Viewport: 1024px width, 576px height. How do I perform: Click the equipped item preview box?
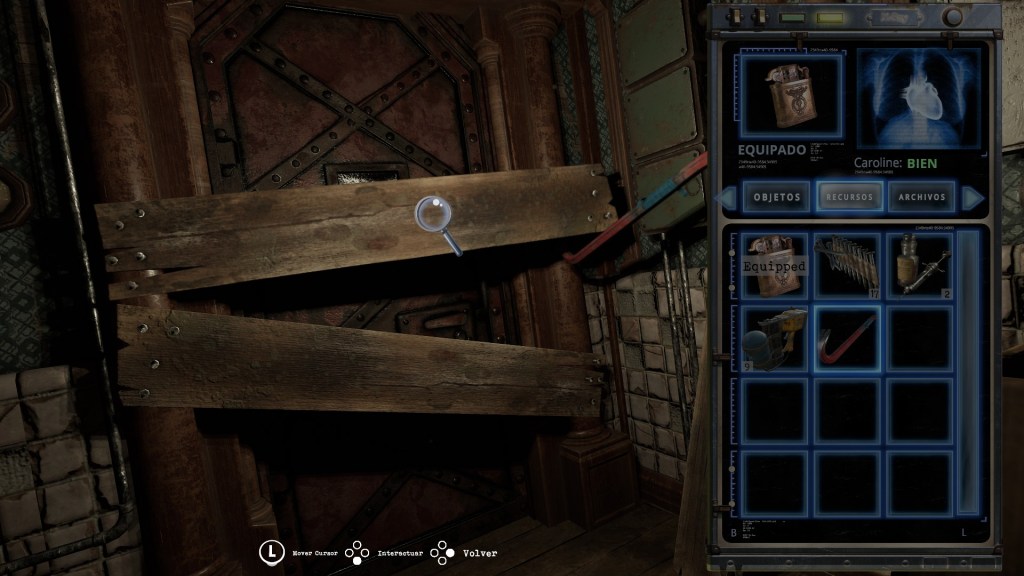point(791,97)
